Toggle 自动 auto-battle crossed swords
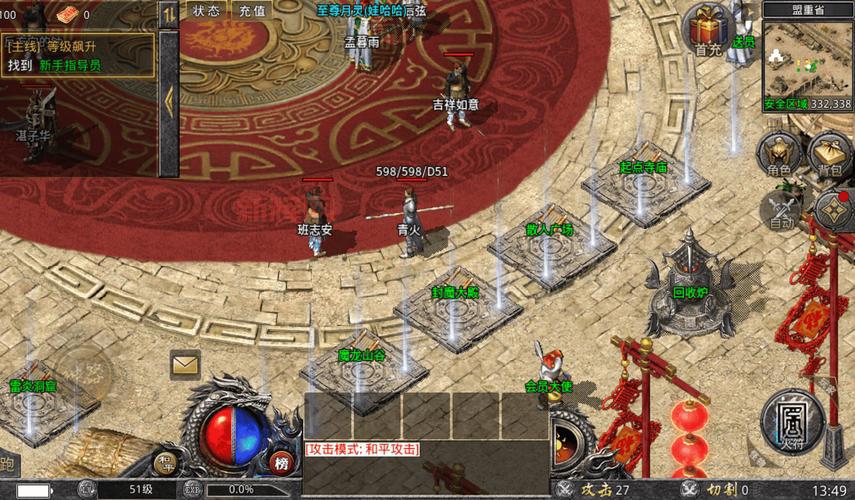 click(x=781, y=210)
